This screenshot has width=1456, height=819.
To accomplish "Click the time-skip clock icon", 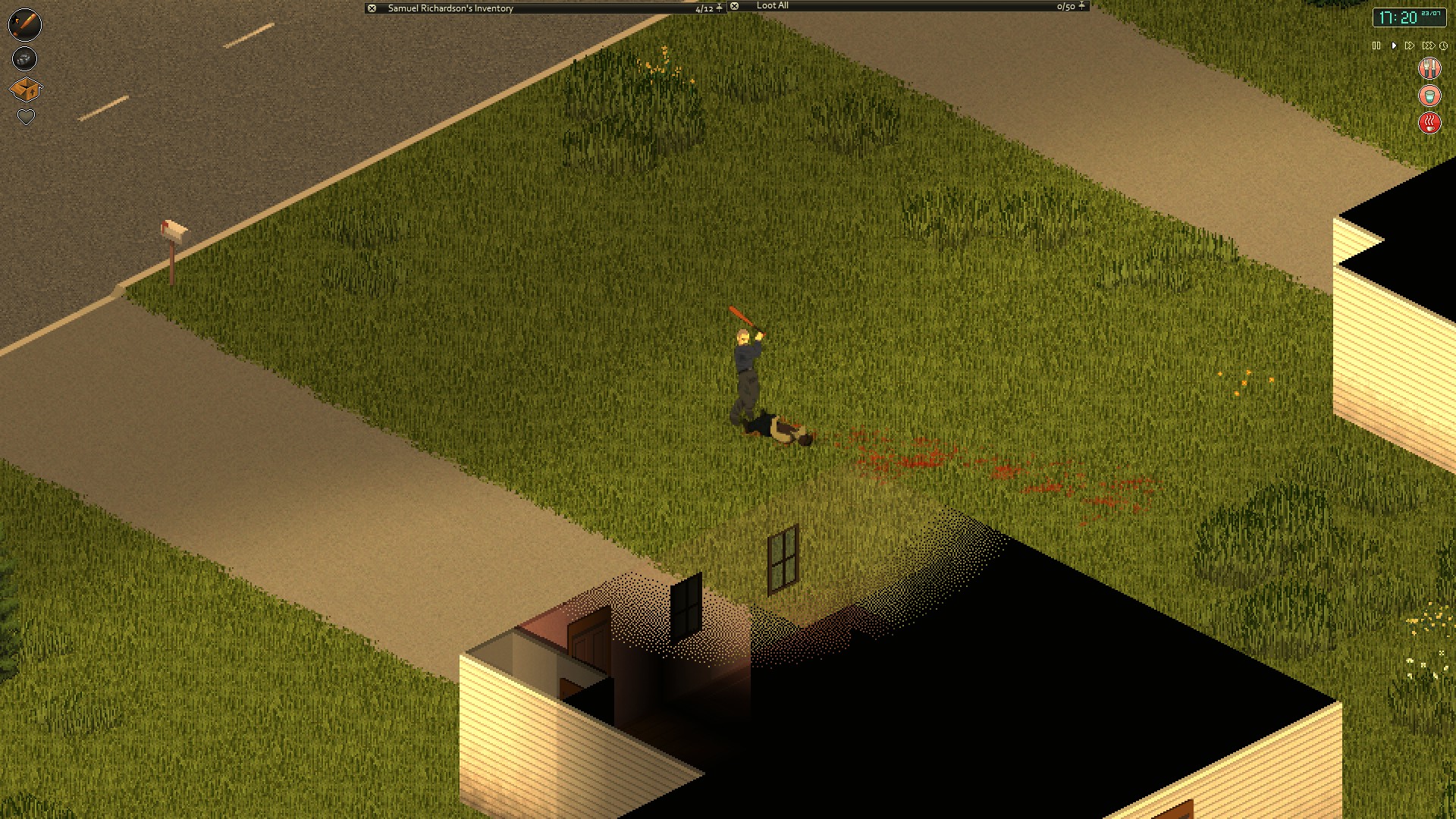I will 1443,45.
